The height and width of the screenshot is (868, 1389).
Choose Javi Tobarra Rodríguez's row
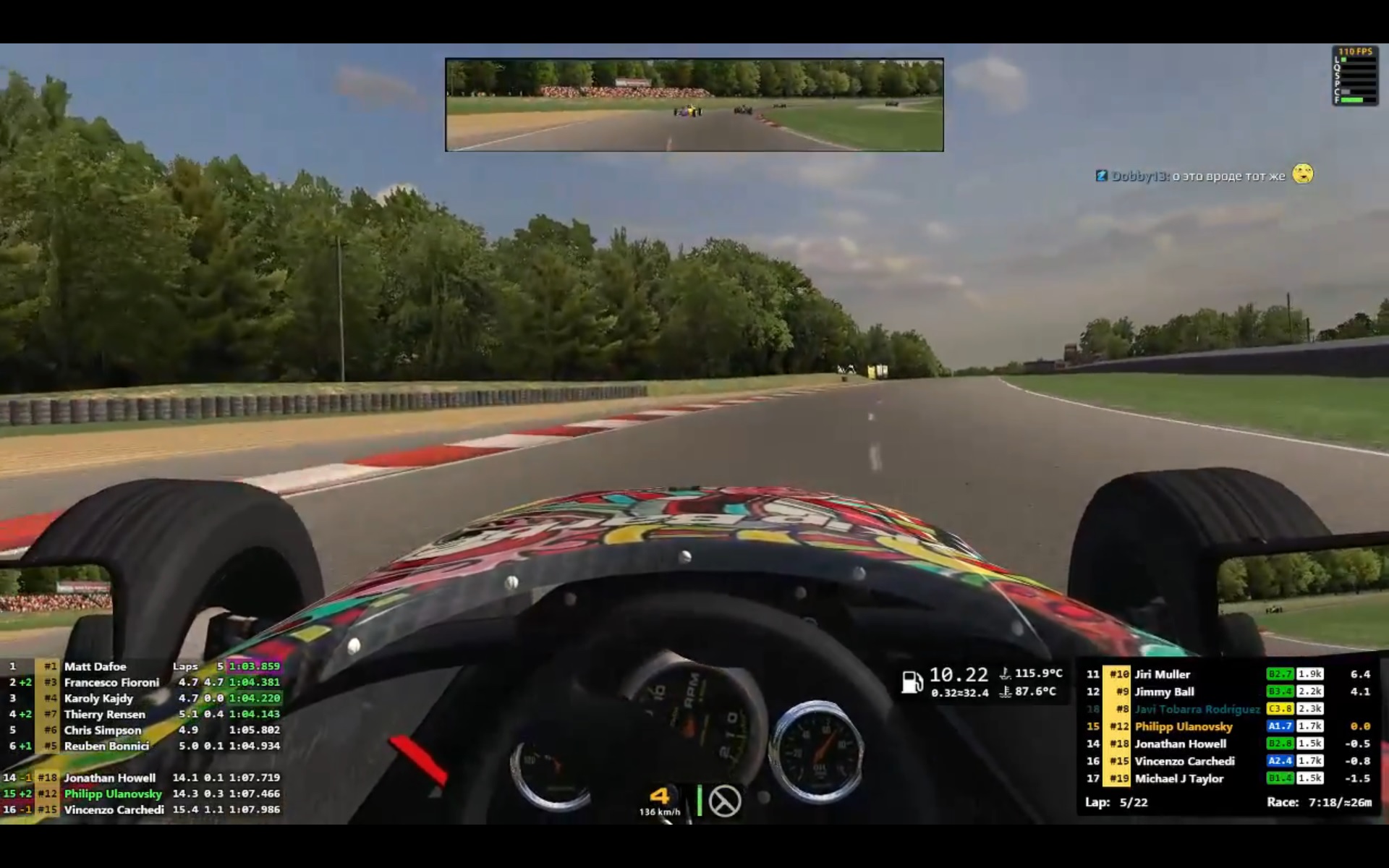(1197, 709)
